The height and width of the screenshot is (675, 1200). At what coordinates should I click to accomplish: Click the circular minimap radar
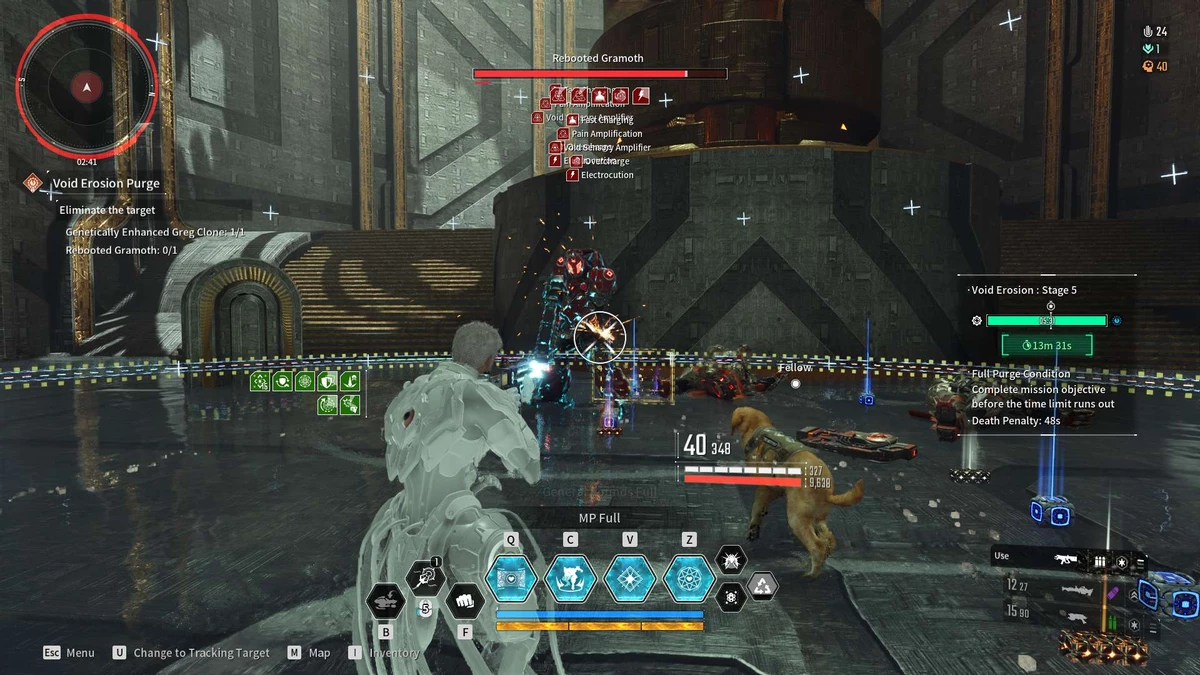click(x=87, y=87)
